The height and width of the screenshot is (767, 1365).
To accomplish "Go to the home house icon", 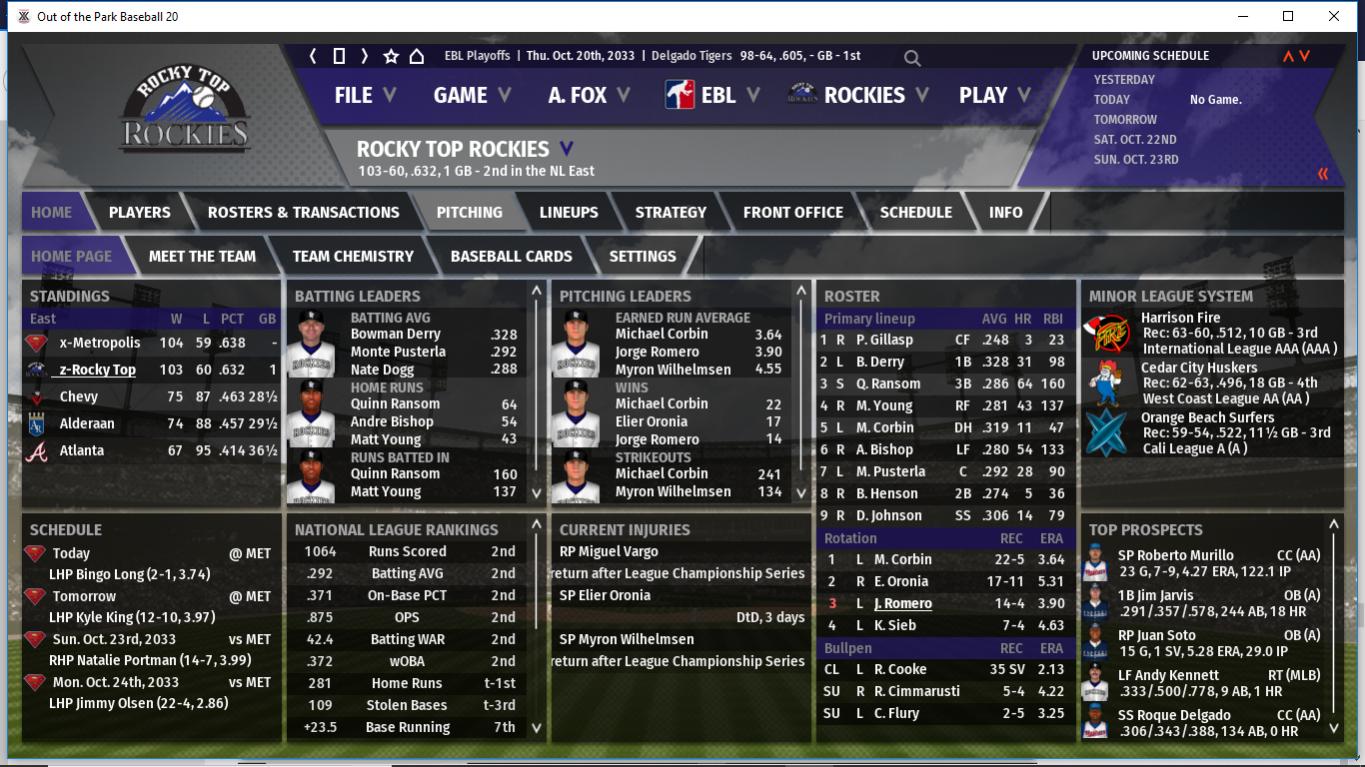I will (417, 56).
